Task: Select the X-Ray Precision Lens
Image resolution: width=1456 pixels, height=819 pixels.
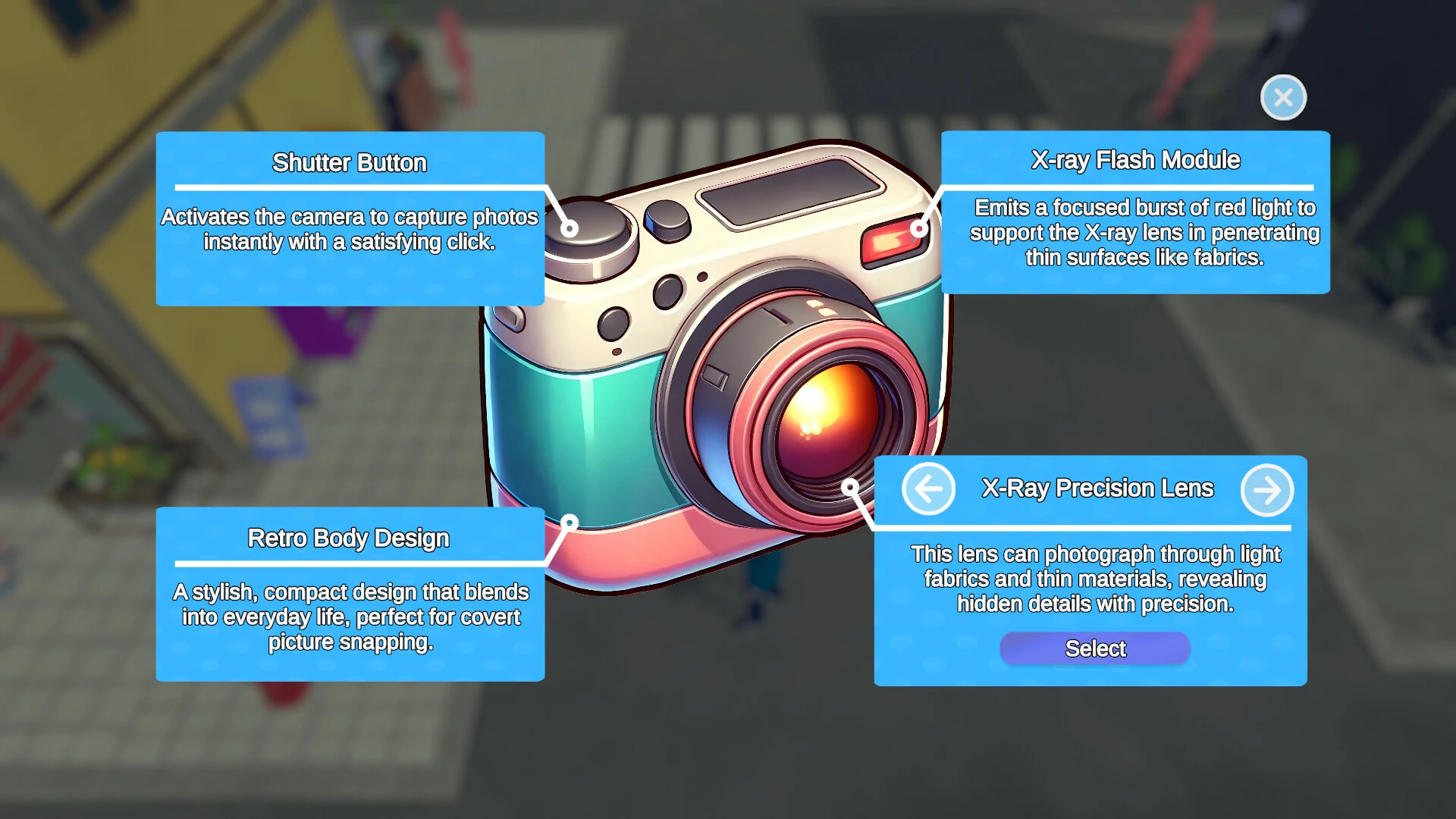Action: 1094,648
